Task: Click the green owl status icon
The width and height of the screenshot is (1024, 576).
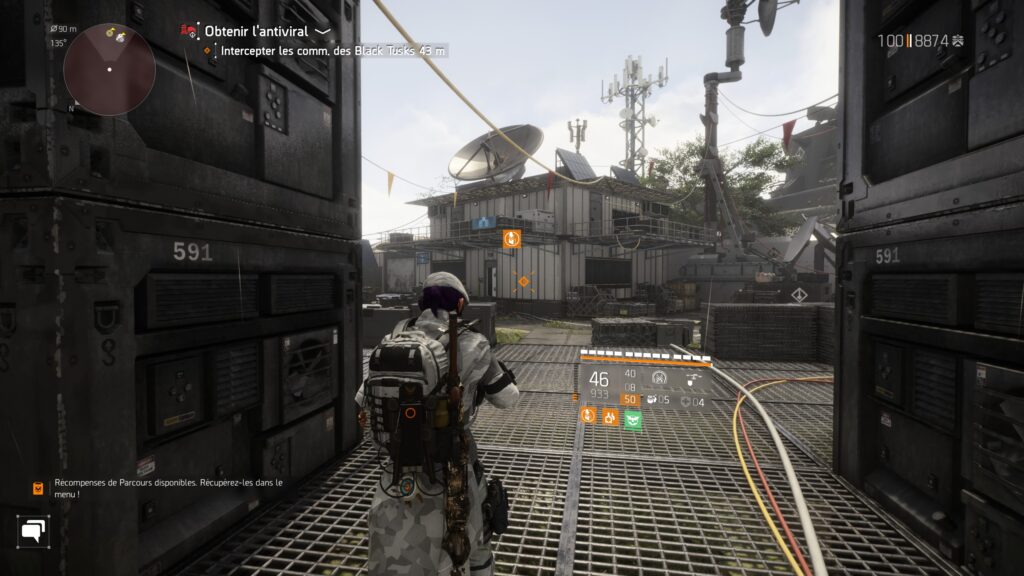Action: coord(632,417)
